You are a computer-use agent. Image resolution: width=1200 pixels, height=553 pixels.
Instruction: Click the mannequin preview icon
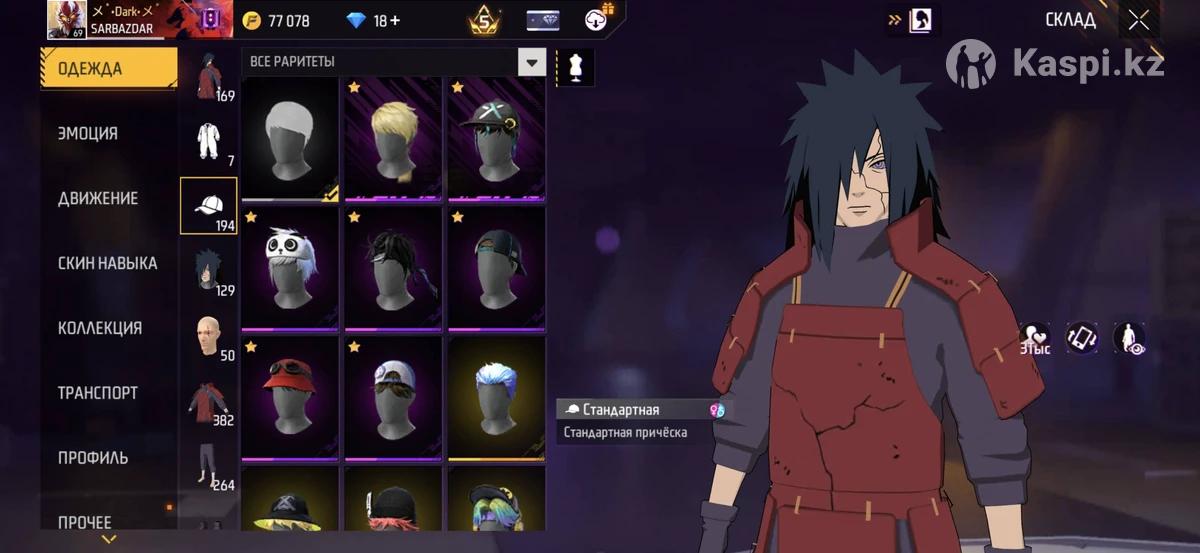click(x=575, y=67)
